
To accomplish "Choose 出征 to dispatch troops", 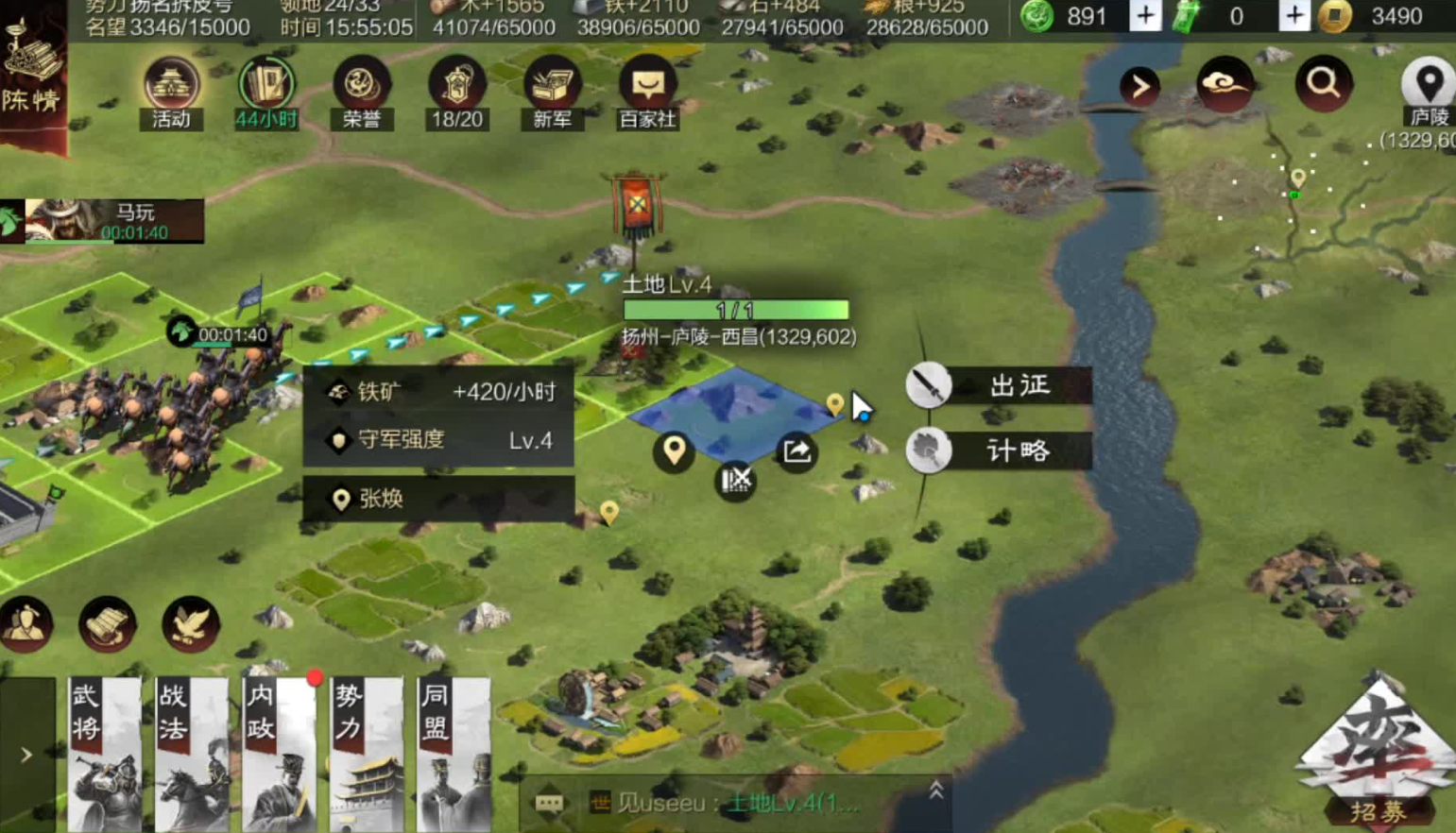I will click(1000, 385).
